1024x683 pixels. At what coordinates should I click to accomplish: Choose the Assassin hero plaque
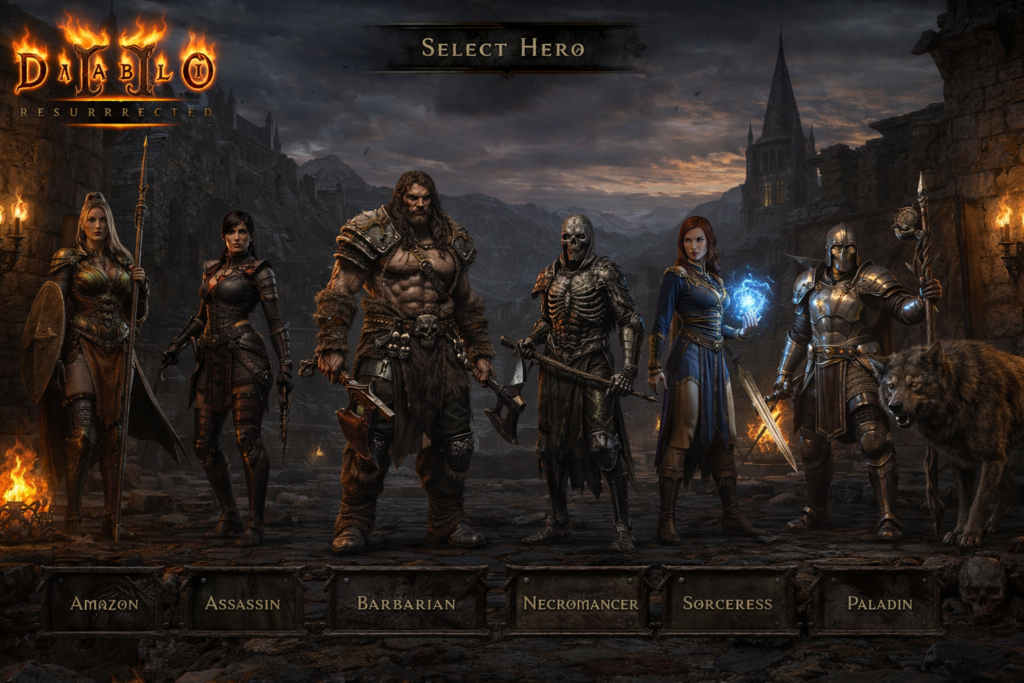pos(243,603)
